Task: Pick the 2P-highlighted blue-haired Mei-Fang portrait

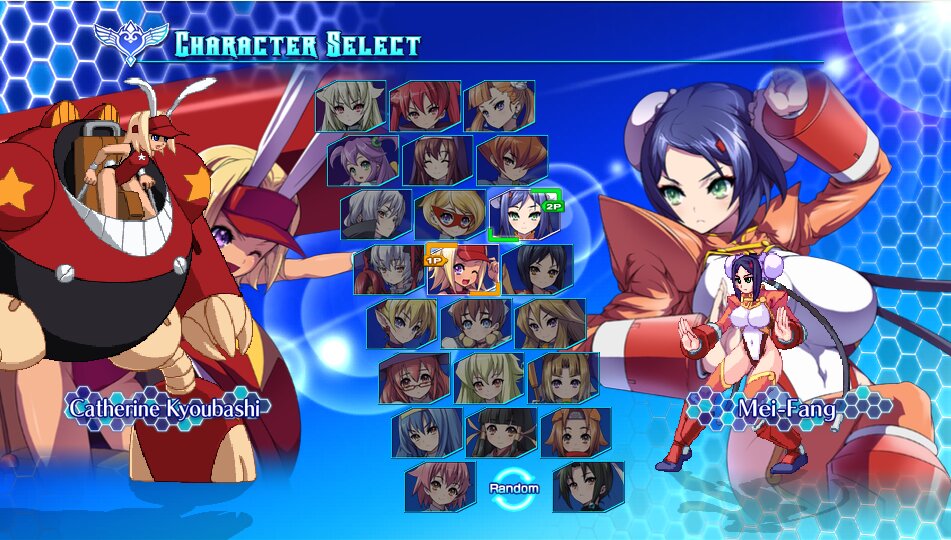Action: 523,214
